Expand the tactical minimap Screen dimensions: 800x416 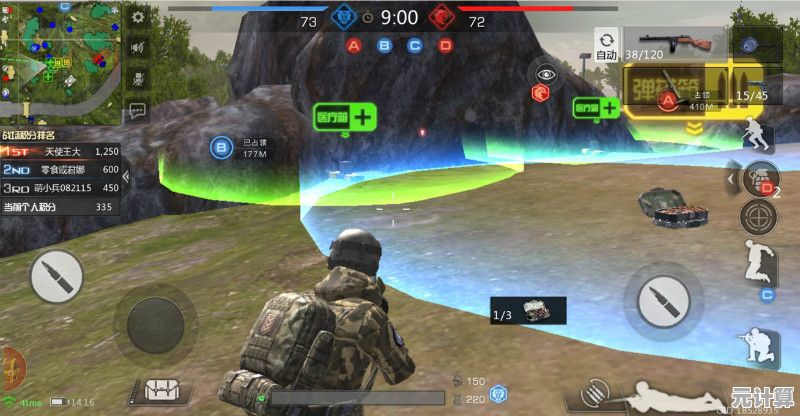[x=60, y=60]
